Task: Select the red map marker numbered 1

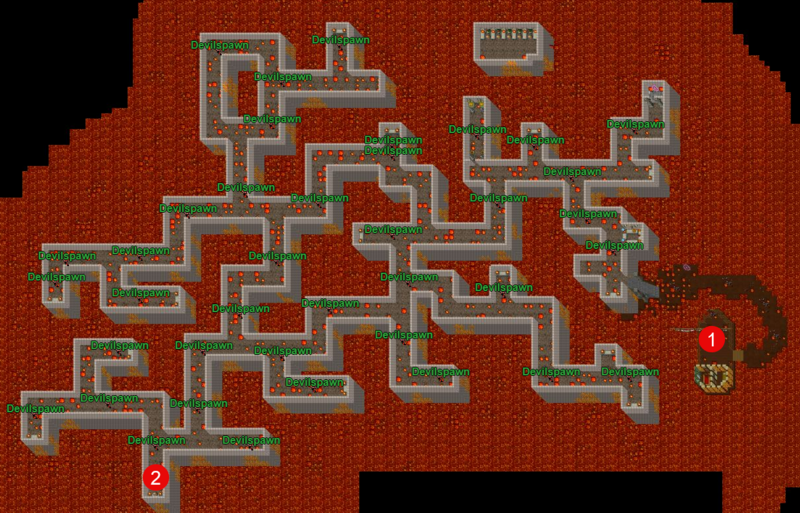Action: [711, 339]
